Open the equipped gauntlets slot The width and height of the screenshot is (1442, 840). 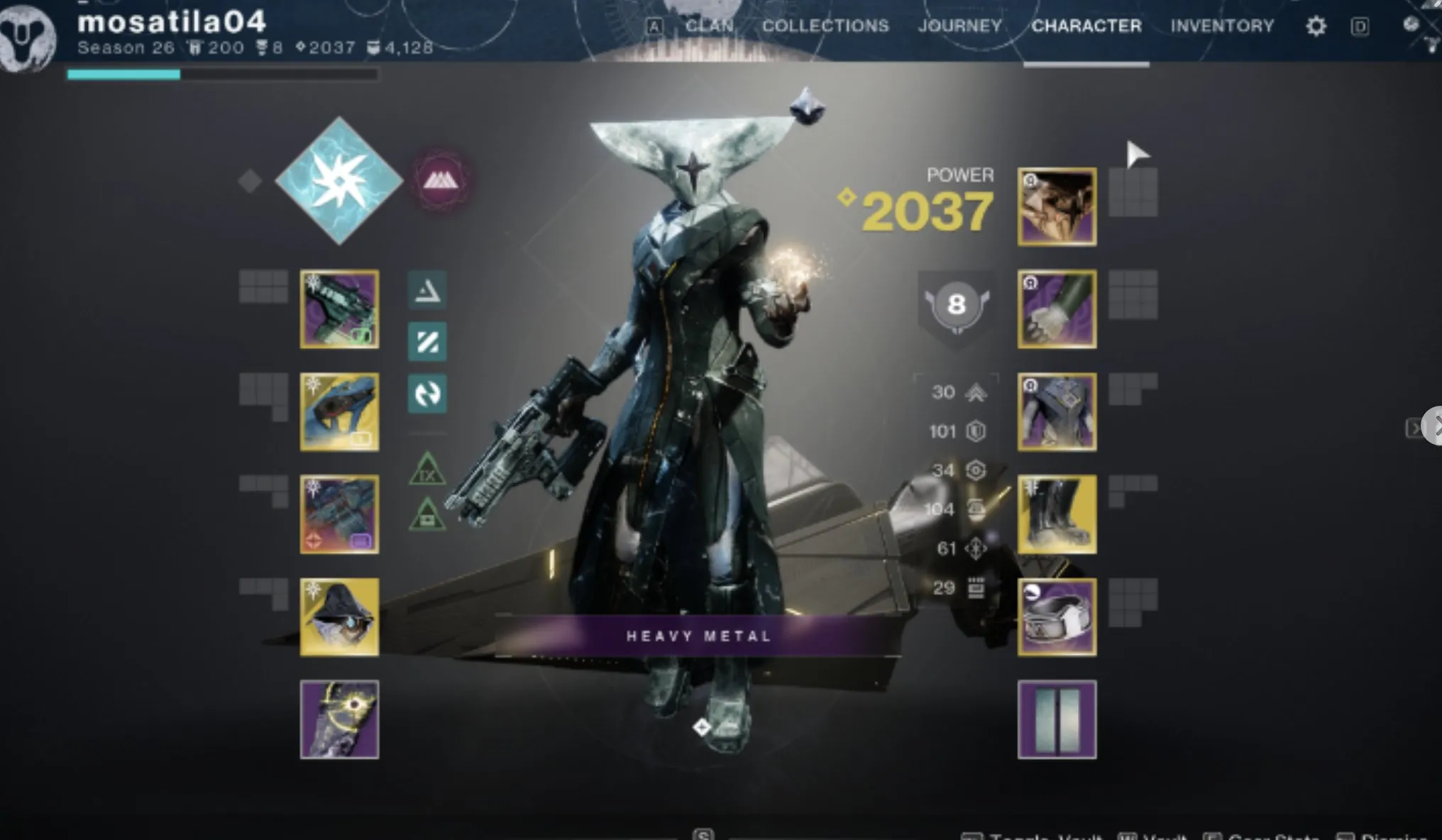[1056, 309]
